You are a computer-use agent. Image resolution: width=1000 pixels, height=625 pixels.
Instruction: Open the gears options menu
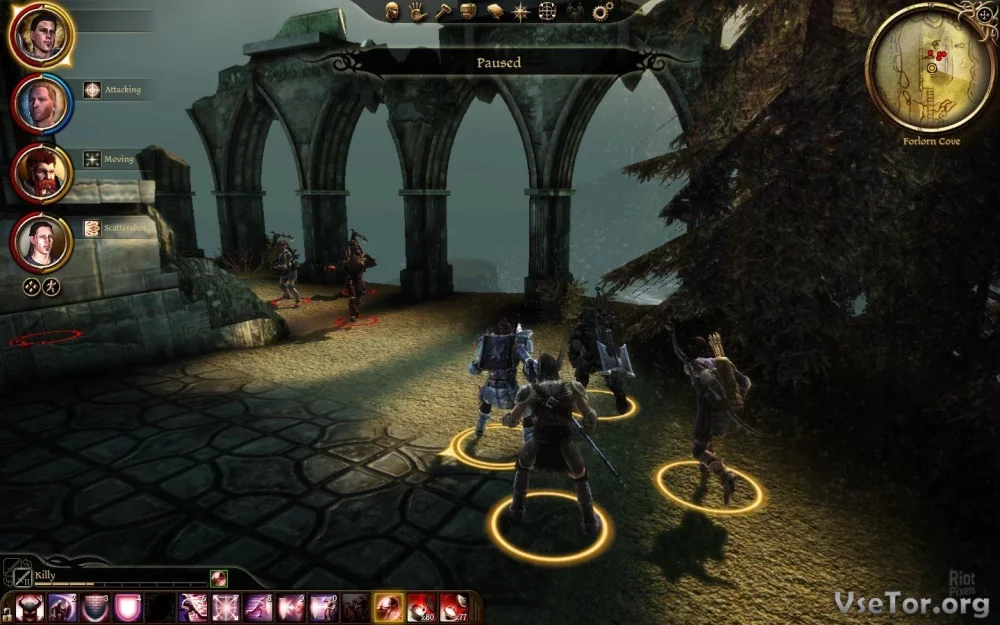coord(602,12)
